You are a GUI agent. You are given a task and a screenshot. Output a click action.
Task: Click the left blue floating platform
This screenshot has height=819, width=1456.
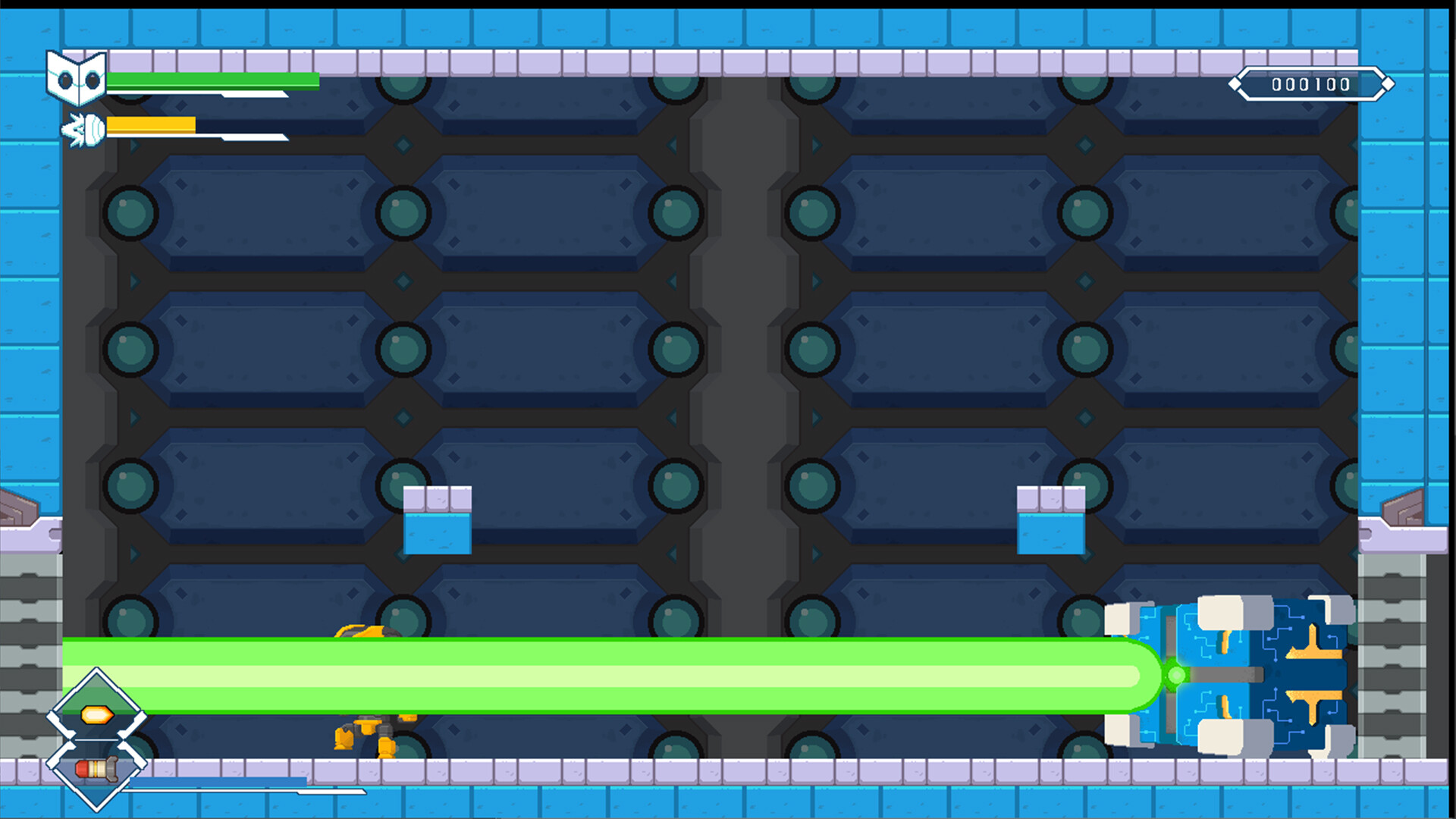[x=438, y=519]
